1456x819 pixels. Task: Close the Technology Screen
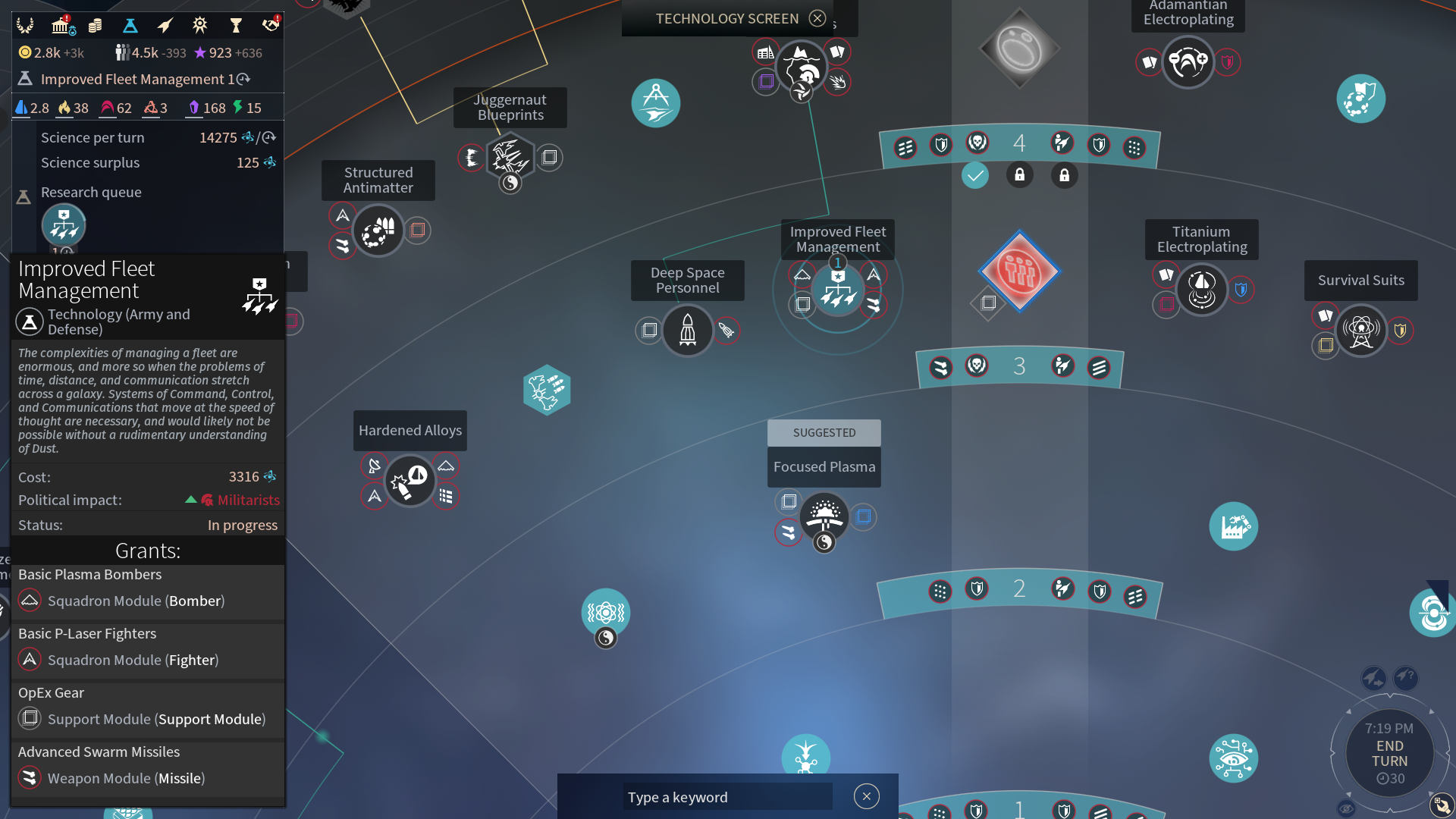click(817, 18)
